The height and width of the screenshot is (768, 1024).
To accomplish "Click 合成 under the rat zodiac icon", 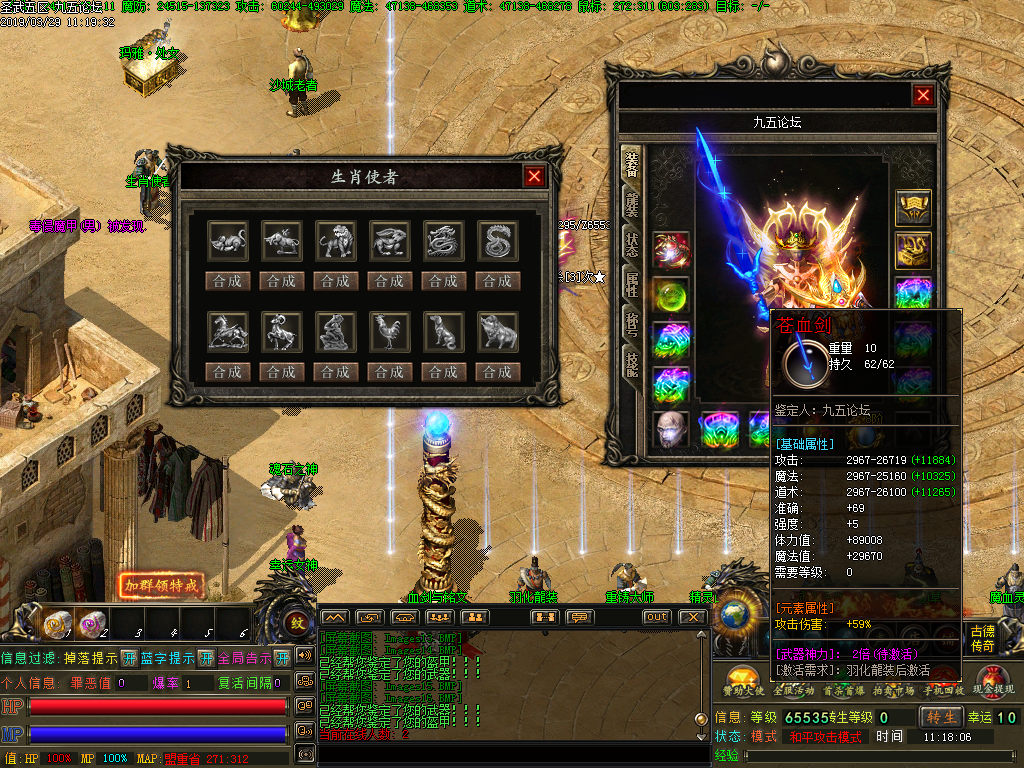I will pos(227,281).
